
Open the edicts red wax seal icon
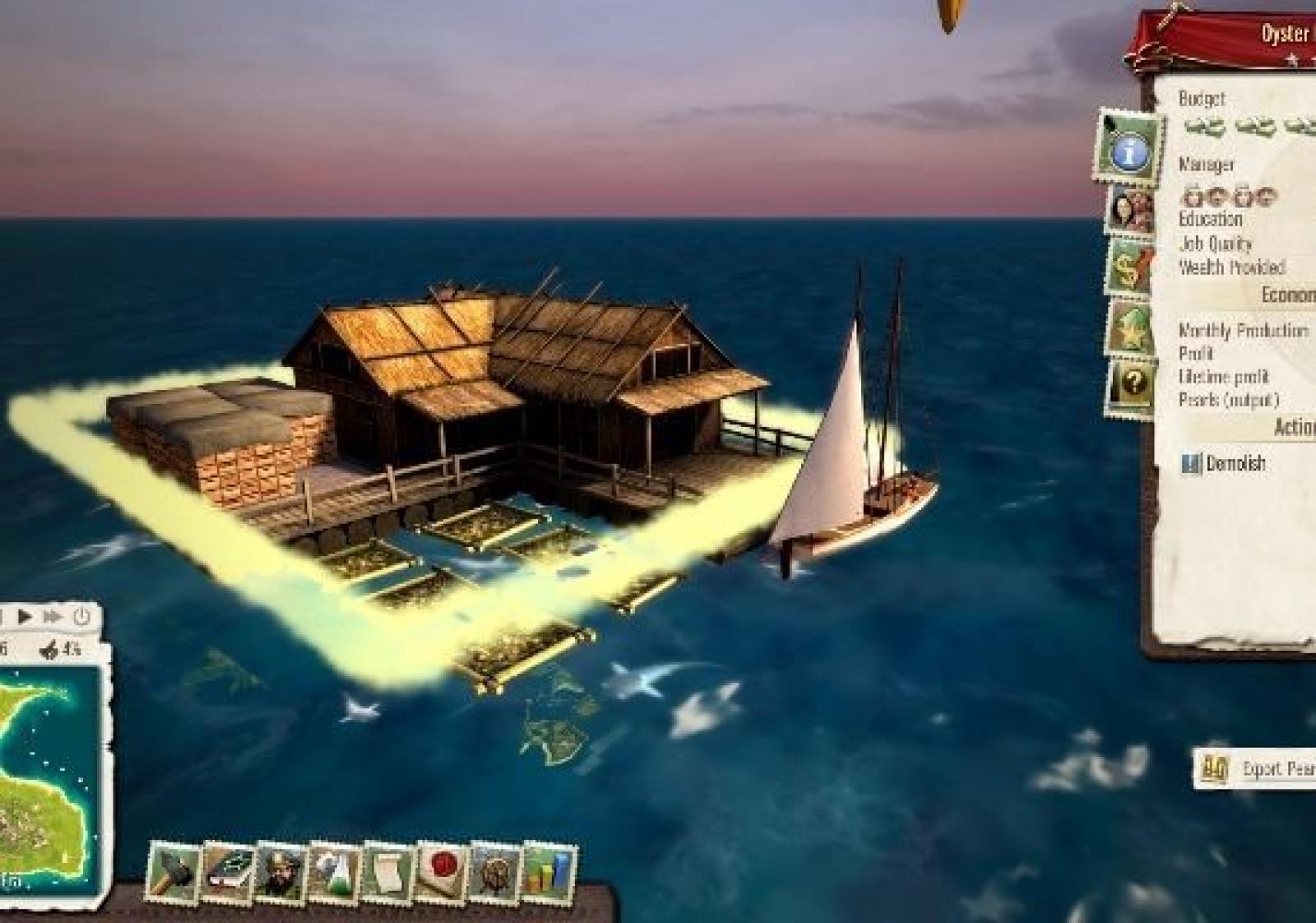tap(443, 873)
